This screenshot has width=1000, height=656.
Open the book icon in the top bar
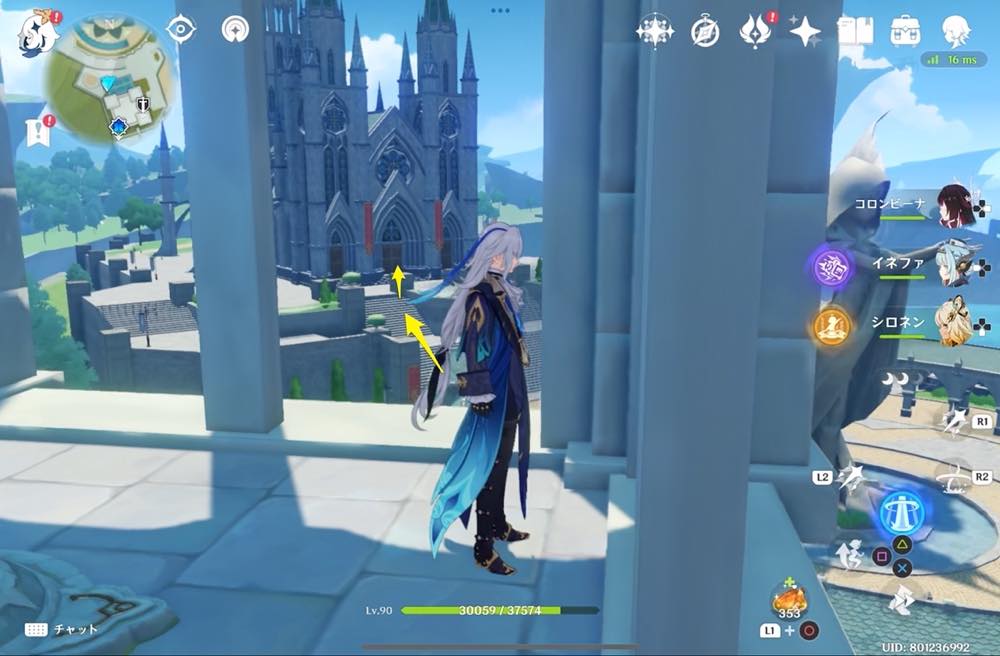(x=855, y=31)
